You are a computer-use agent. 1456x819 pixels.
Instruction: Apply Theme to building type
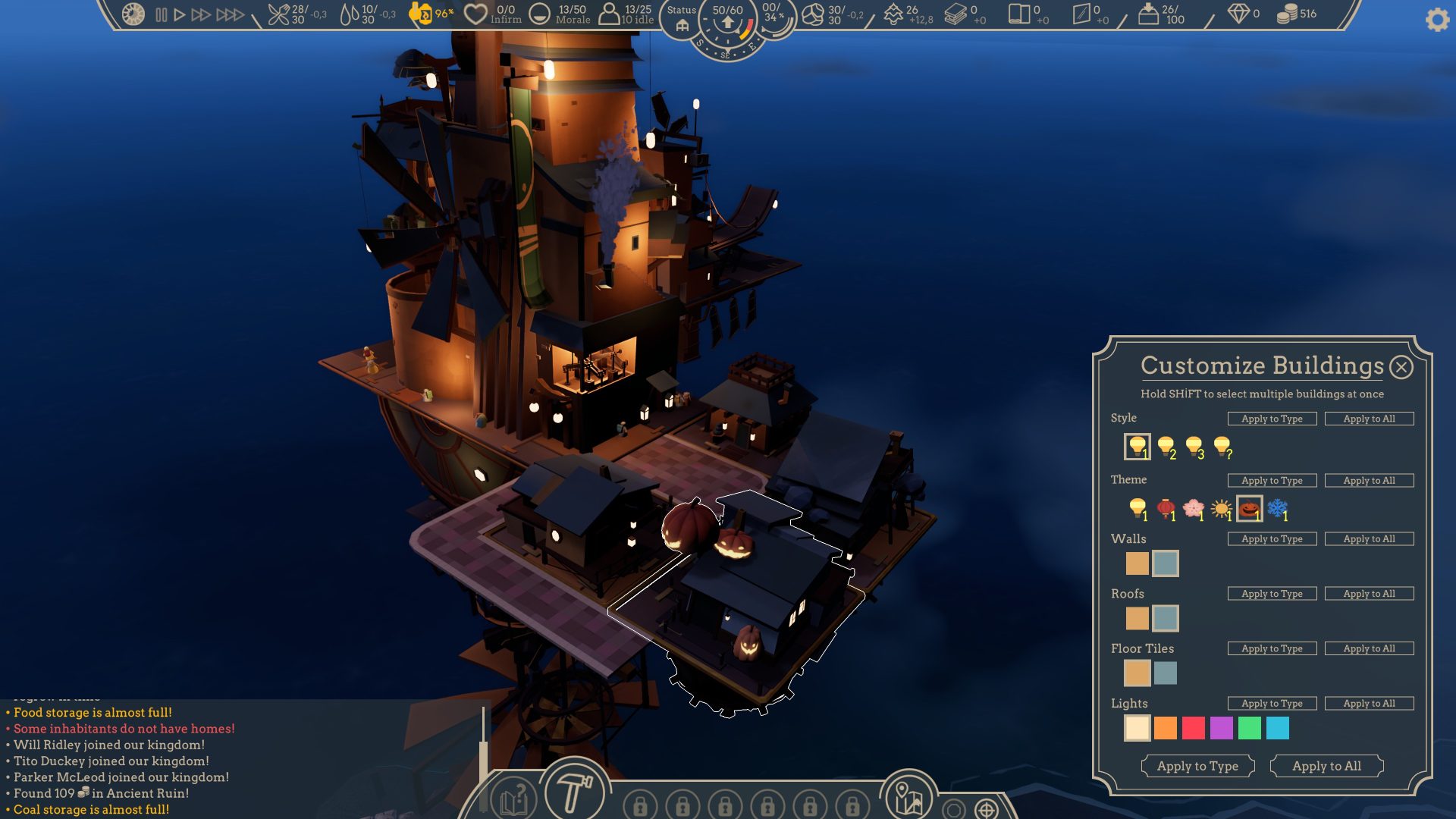(x=1272, y=480)
